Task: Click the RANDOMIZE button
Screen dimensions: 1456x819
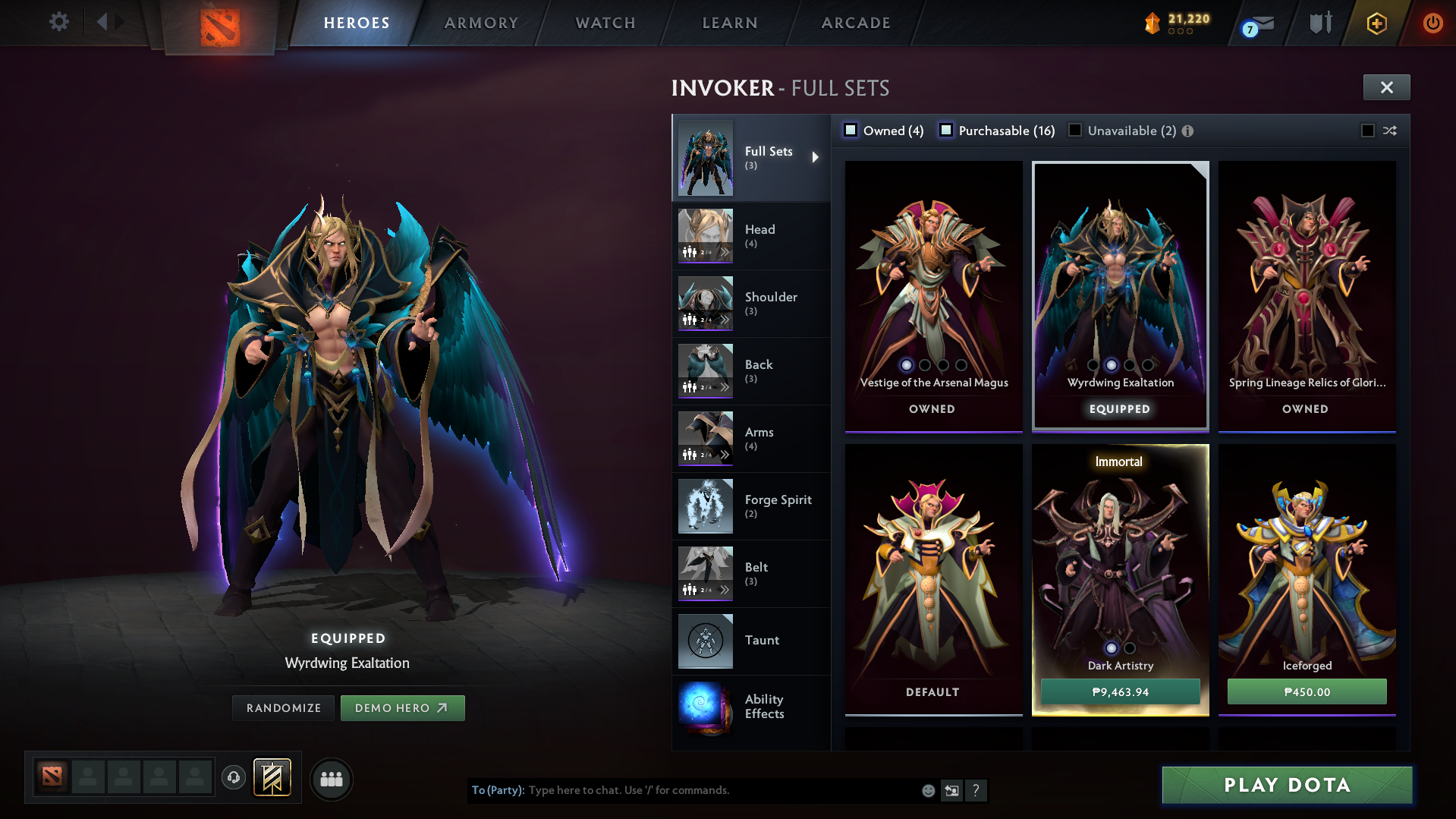Action: (x=283, y=707)
